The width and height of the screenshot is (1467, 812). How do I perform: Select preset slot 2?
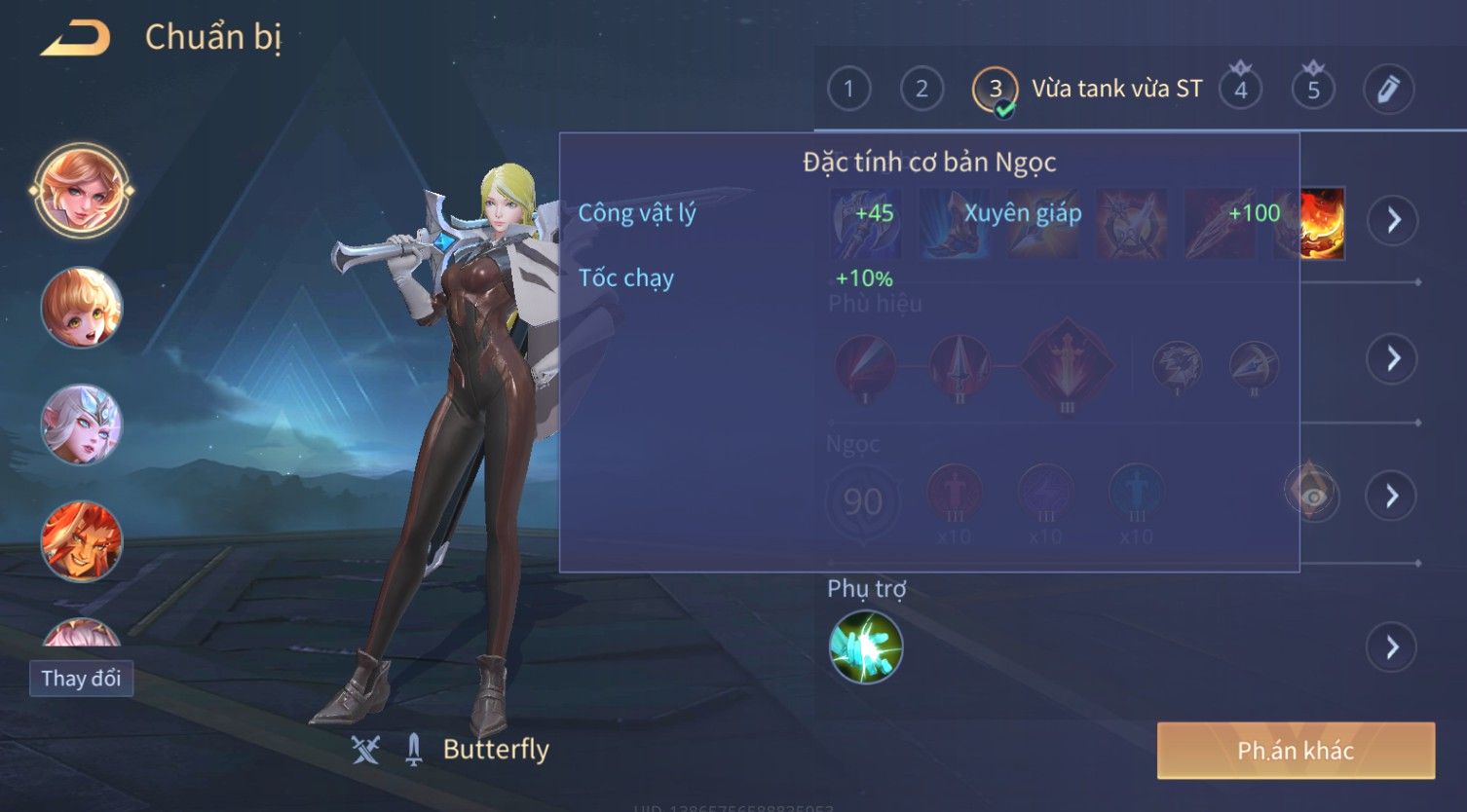922,90
